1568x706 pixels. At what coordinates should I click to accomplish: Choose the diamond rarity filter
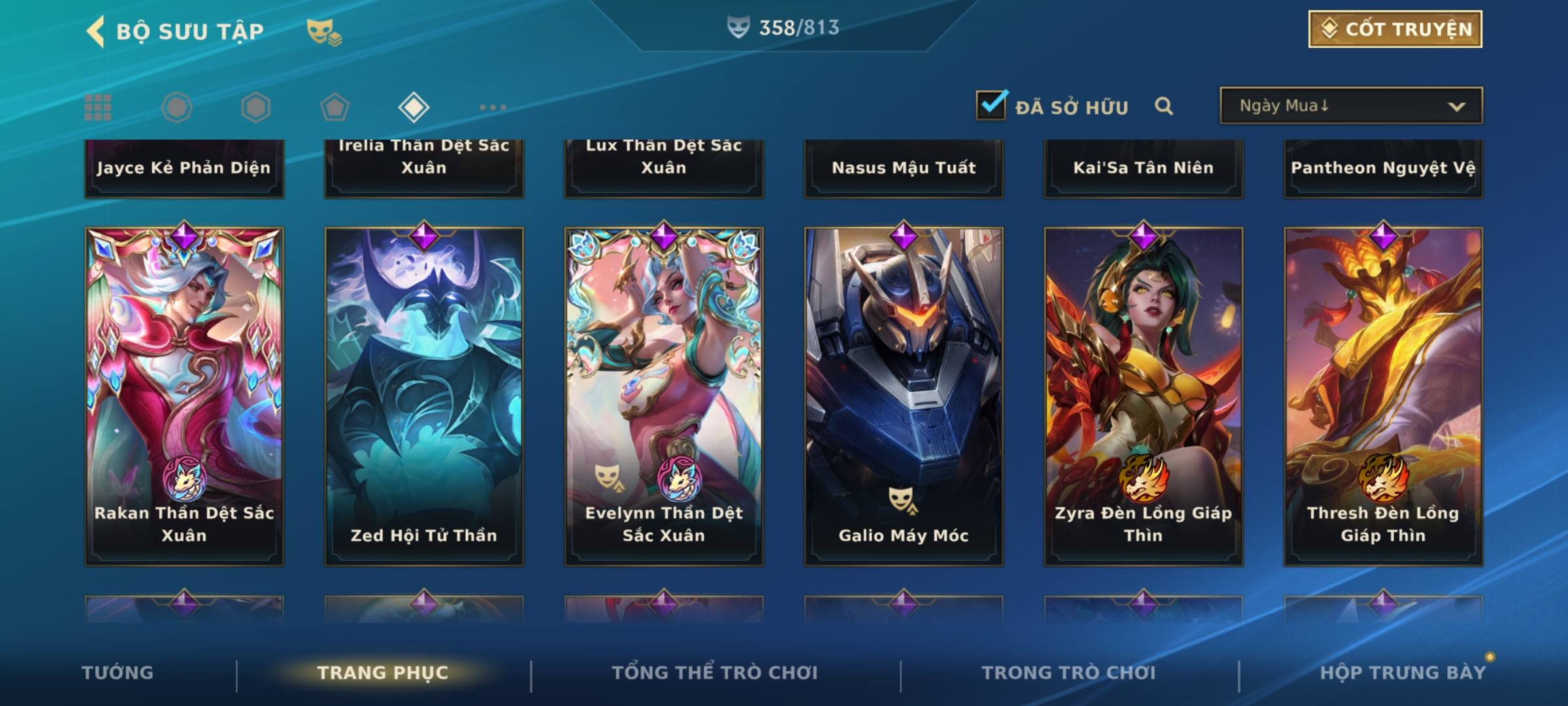[x=414, y=107]
